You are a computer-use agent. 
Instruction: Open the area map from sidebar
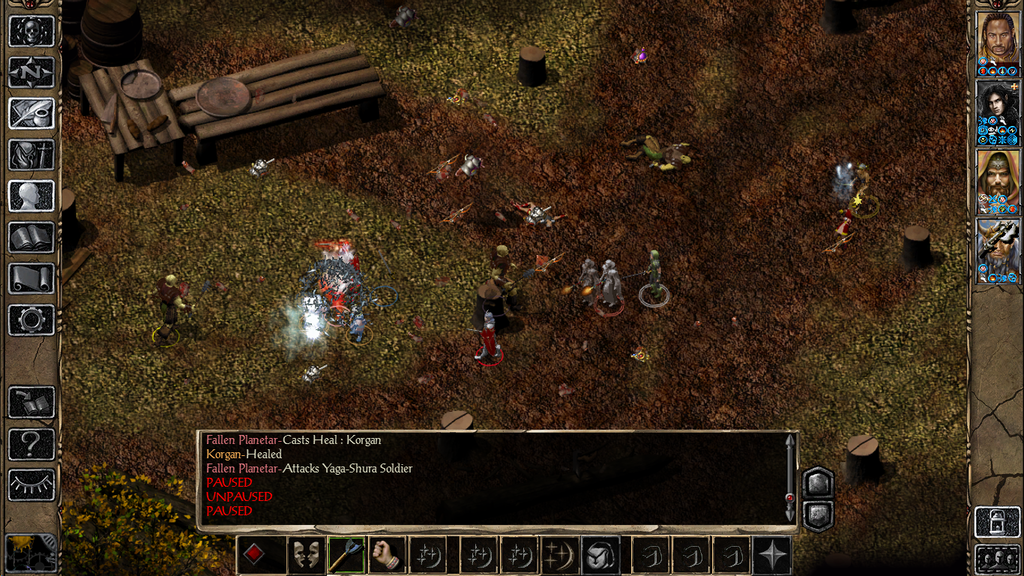[x=31, y=72]
